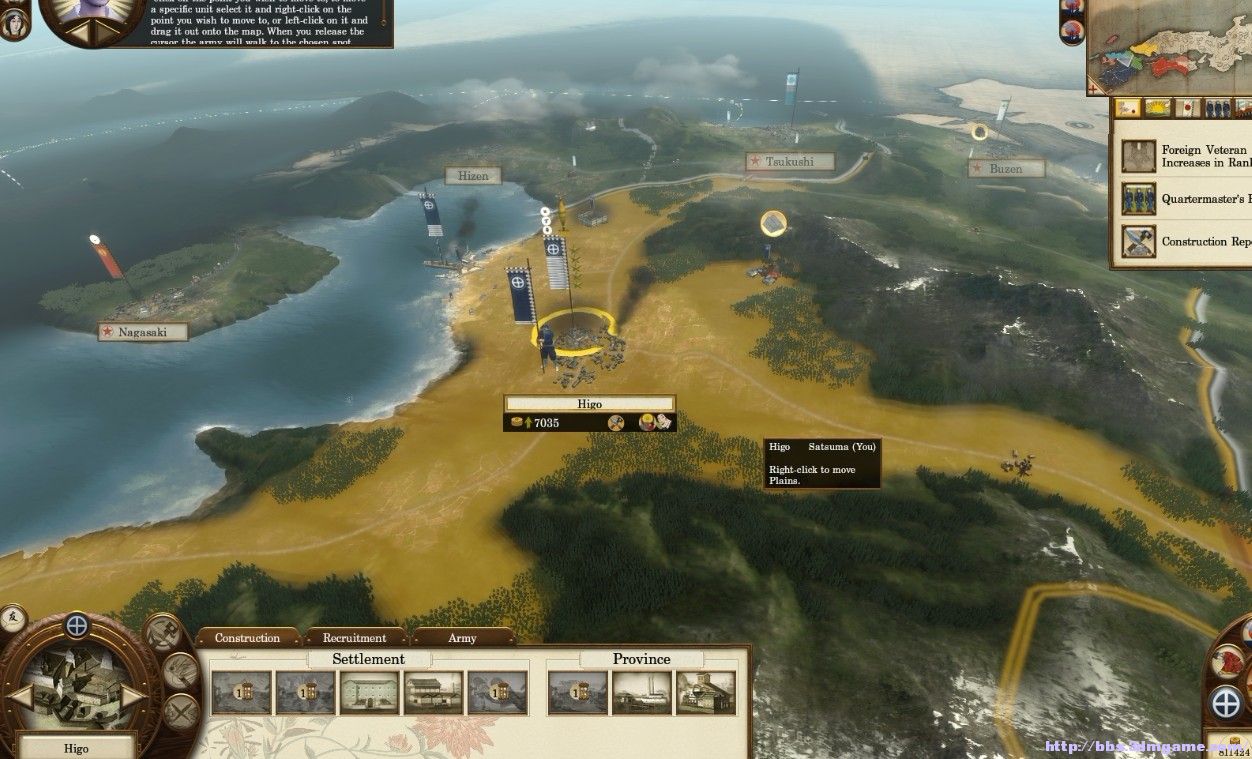Choose the last Province building slot
This screenshot has height=759, width=1252.
click(x=705, y=692)
